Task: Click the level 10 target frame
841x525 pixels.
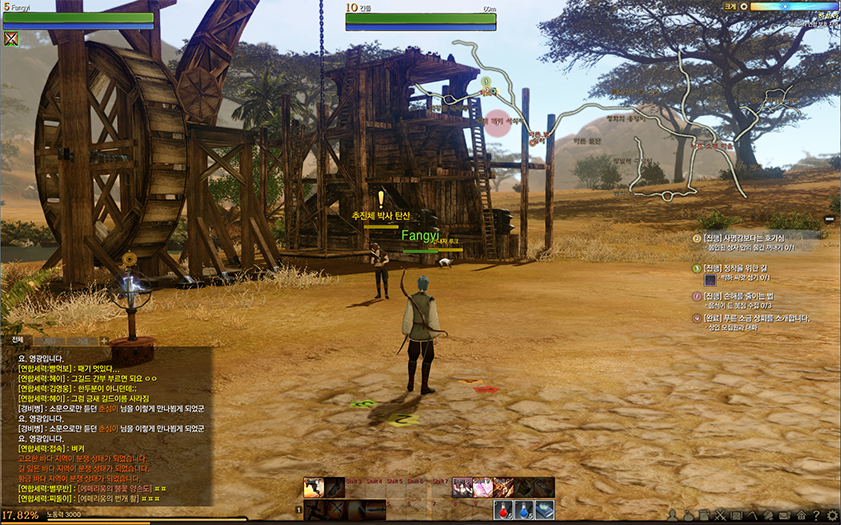Action: [420, 18]
